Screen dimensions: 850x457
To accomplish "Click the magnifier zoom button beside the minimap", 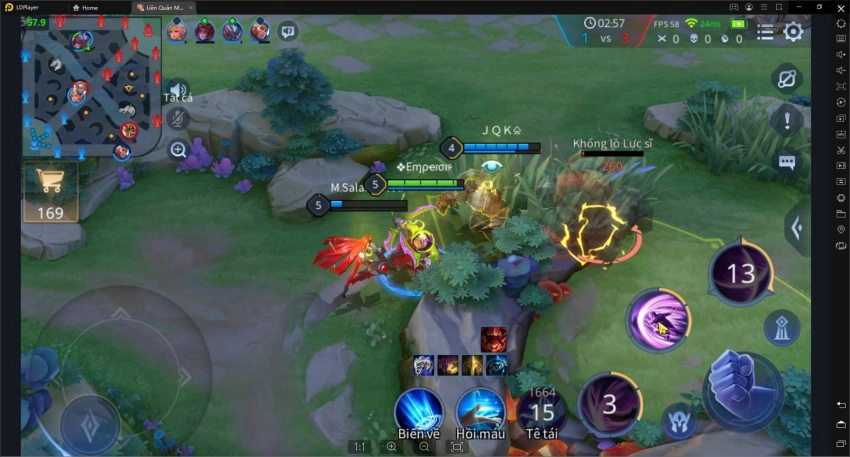I will click(x=178, y=150).
